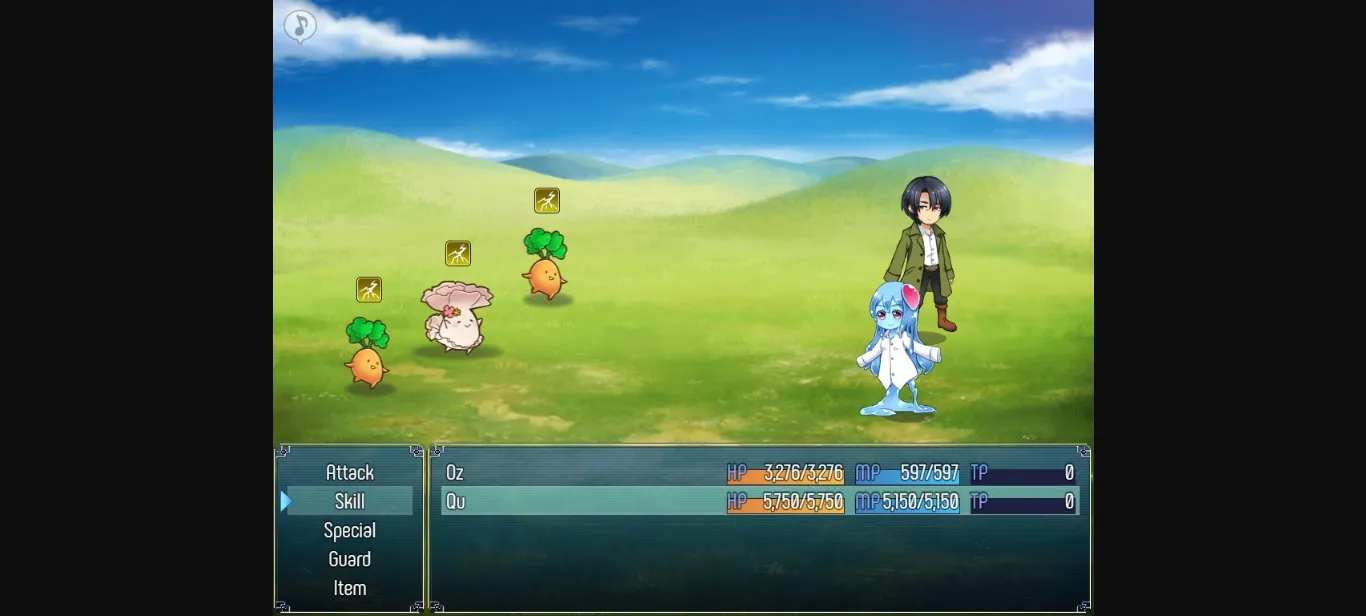Pick the Guard command

coord(349,559)
